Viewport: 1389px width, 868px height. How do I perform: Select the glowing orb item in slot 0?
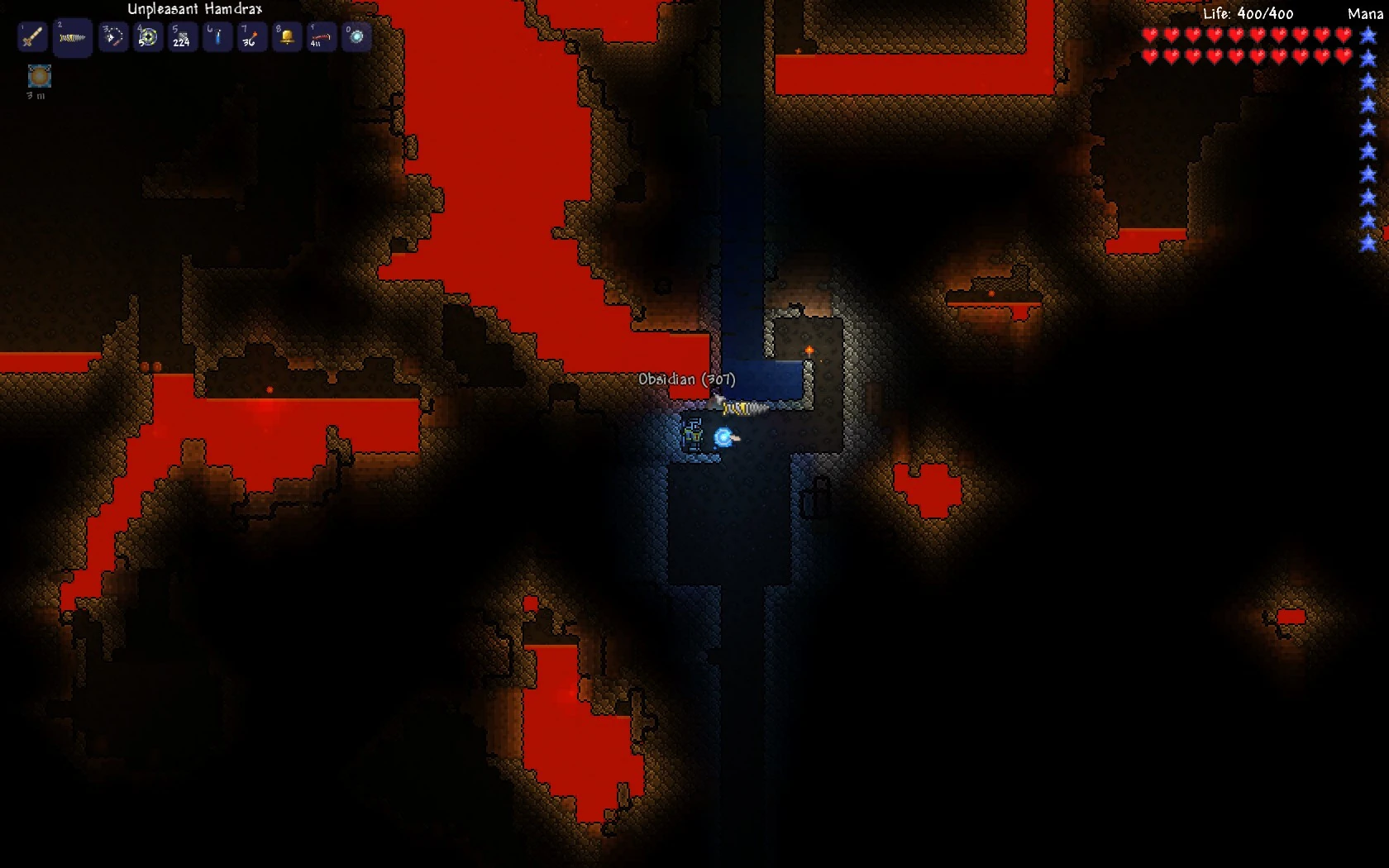point(356,36)
